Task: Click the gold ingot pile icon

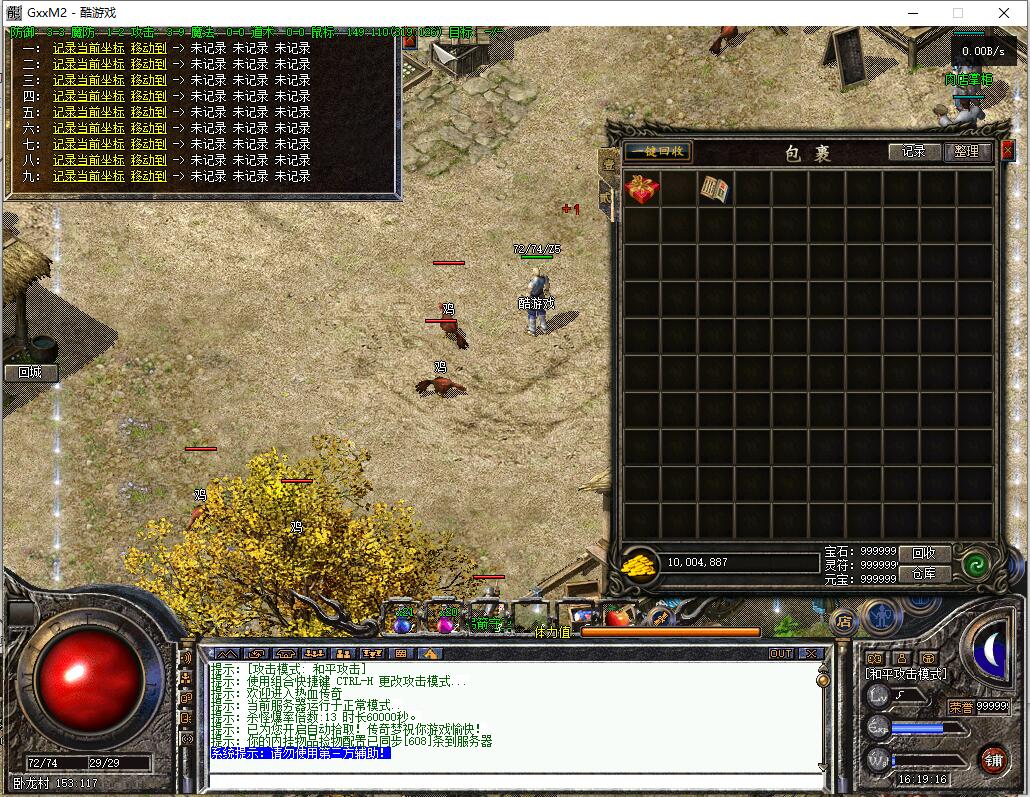Action: [640, 565]
